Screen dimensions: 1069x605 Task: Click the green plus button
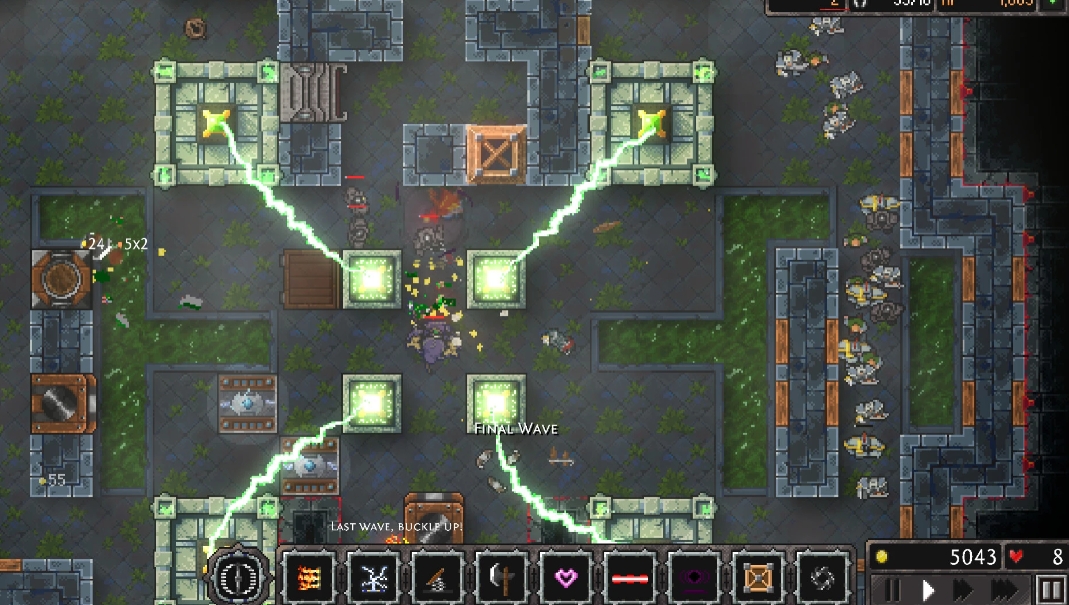[1052, 4]
